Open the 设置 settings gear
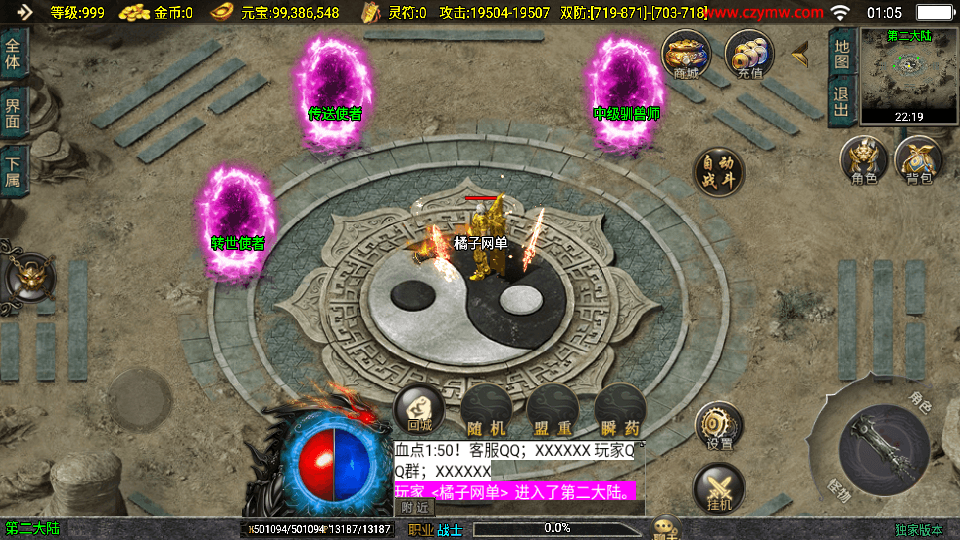 [719, 427]
